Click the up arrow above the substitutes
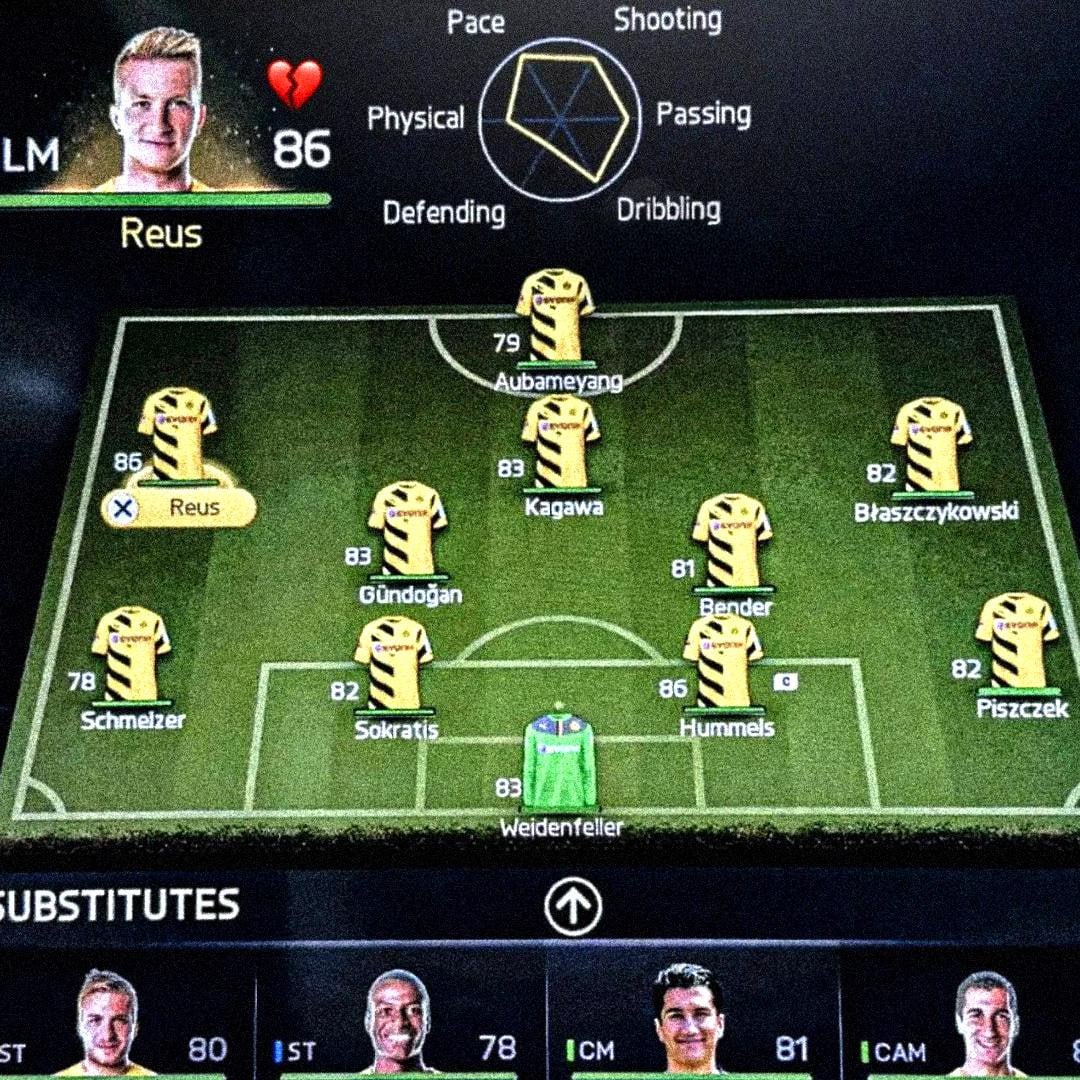Image resolution: width=1080 pixels, height=1080 pixels. pos(573,906)
